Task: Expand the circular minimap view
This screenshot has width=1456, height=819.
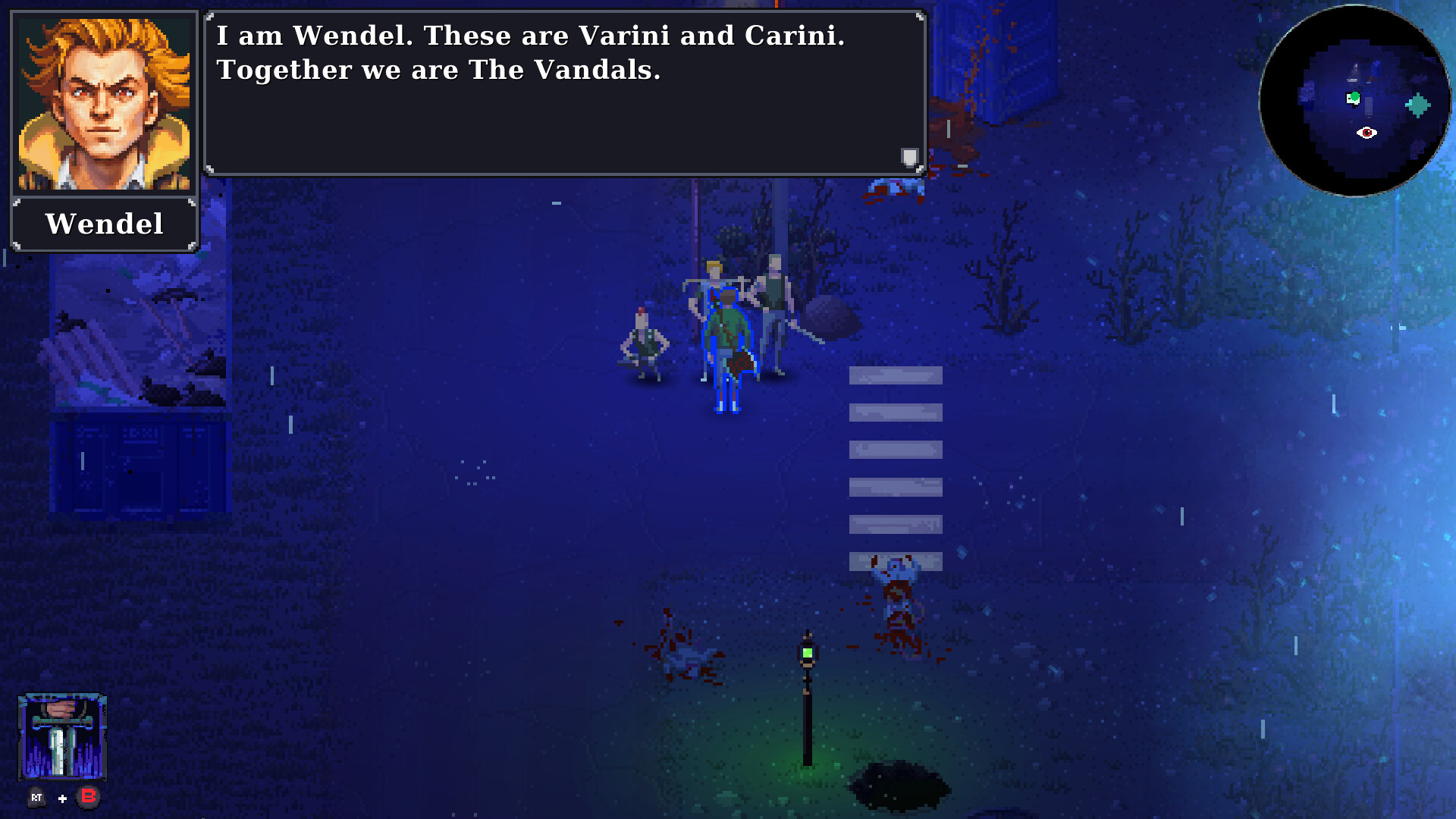Action: pos(1355,103)
